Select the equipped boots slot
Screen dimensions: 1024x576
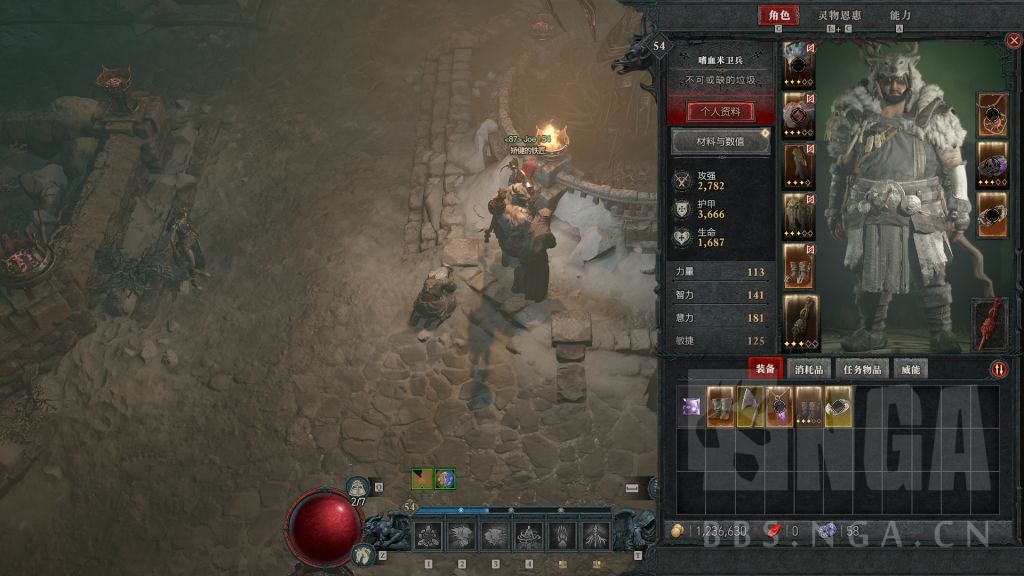click(x=798, y=265)
